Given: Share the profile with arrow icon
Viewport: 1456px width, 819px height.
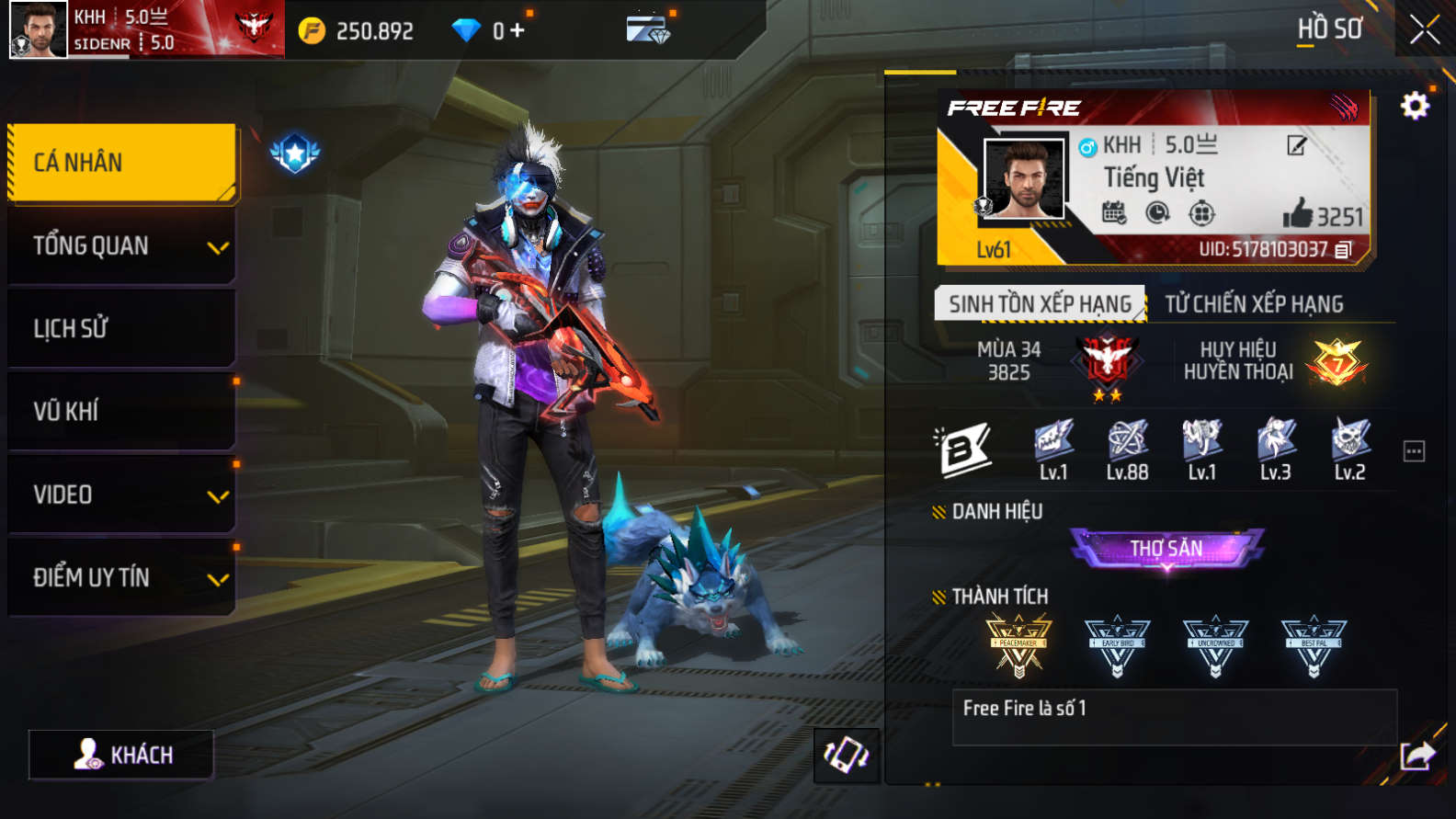Looking at the screenshot, I should (x=1416, y=756).
